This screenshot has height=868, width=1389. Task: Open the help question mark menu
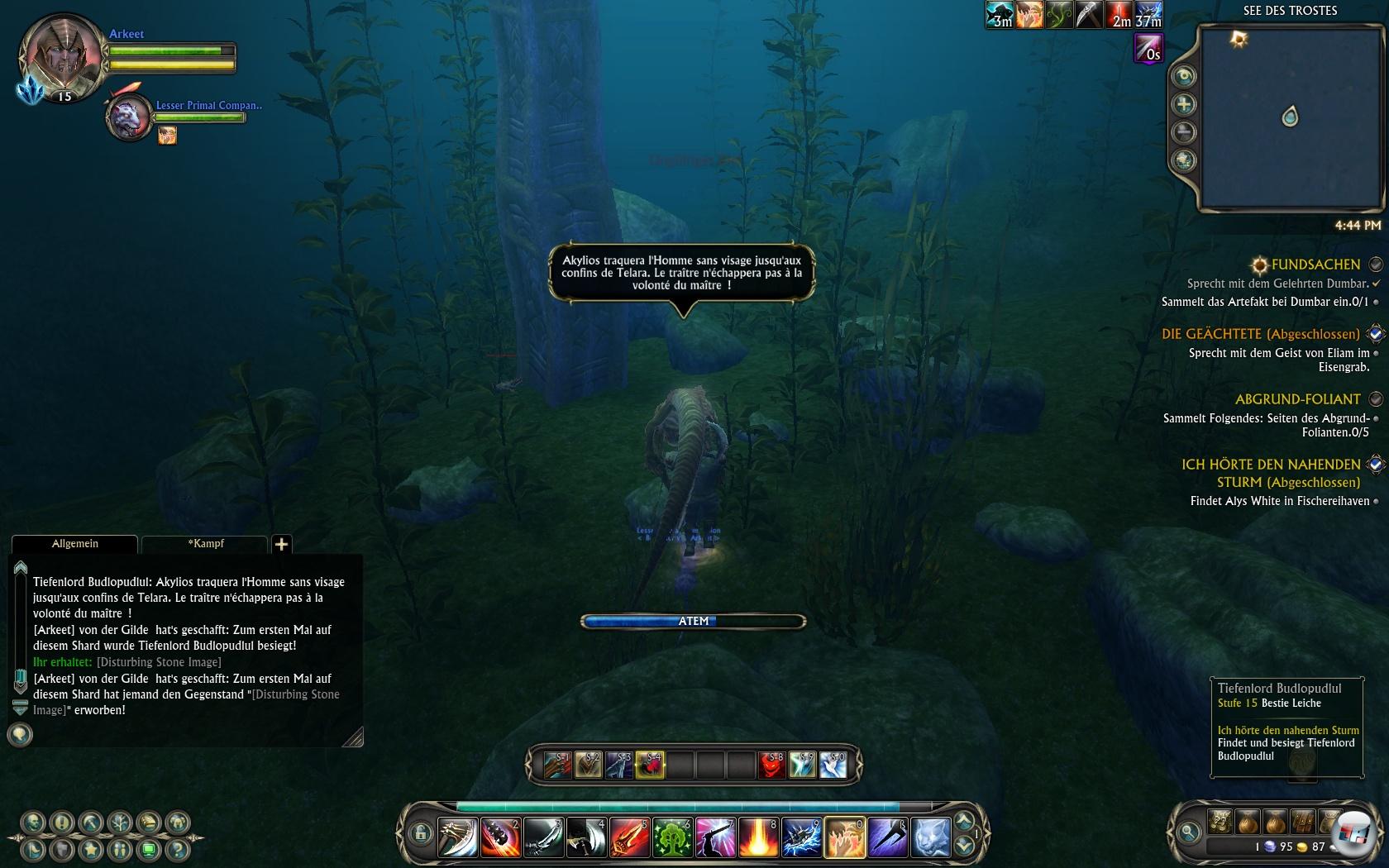tap(176, 849)
